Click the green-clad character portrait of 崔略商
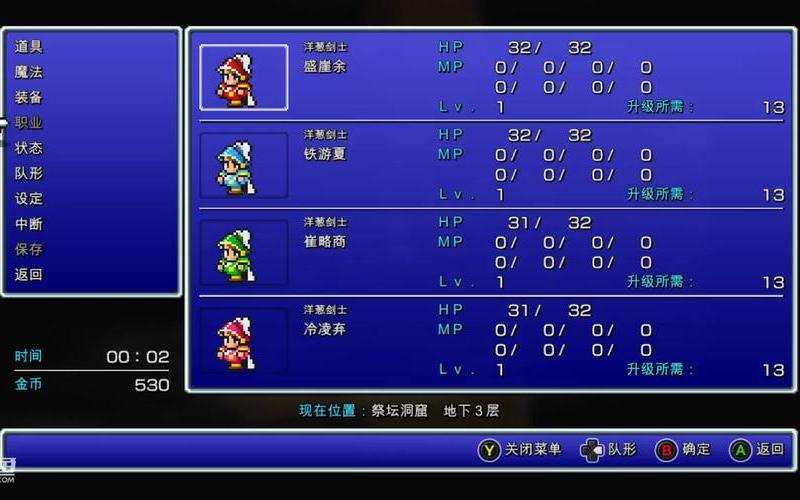This screenshot has height=500, width=800. tap(243, 252)
